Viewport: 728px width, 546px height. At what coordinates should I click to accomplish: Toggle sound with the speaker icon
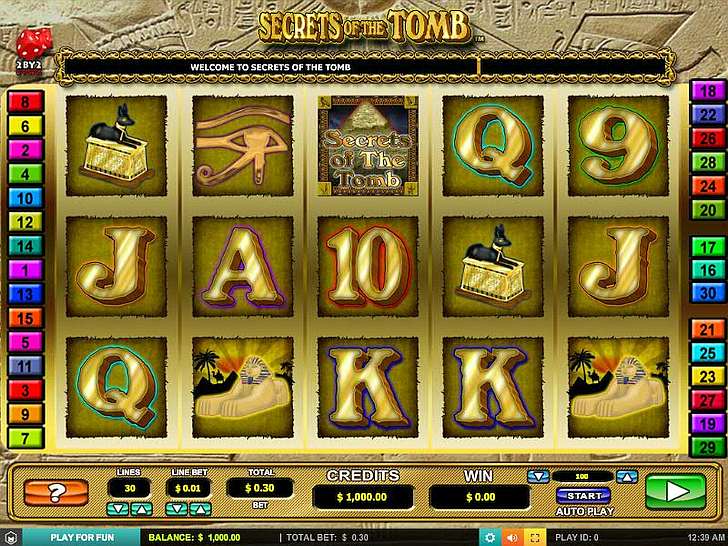pyautogui.click(x=513, y=537)
